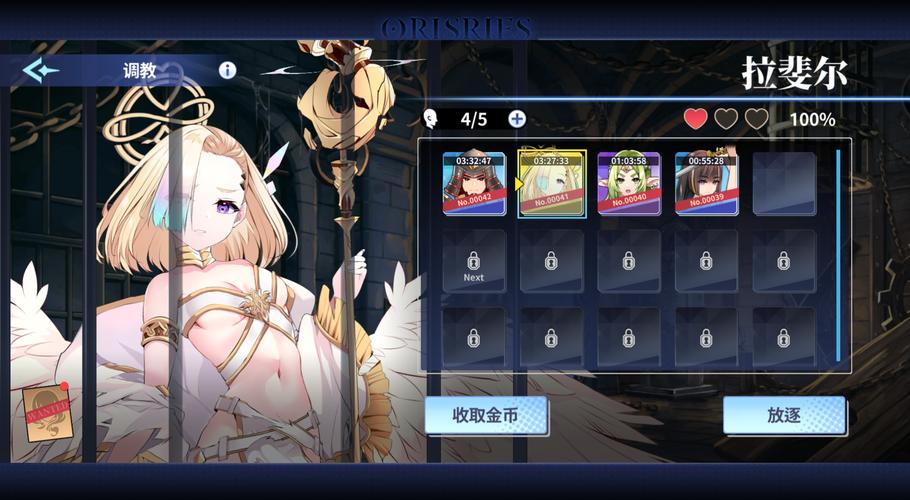The height and width of the screenshot is (500, 910).
Task: Go back using the arrow button
Action: (x=41, y=70)
